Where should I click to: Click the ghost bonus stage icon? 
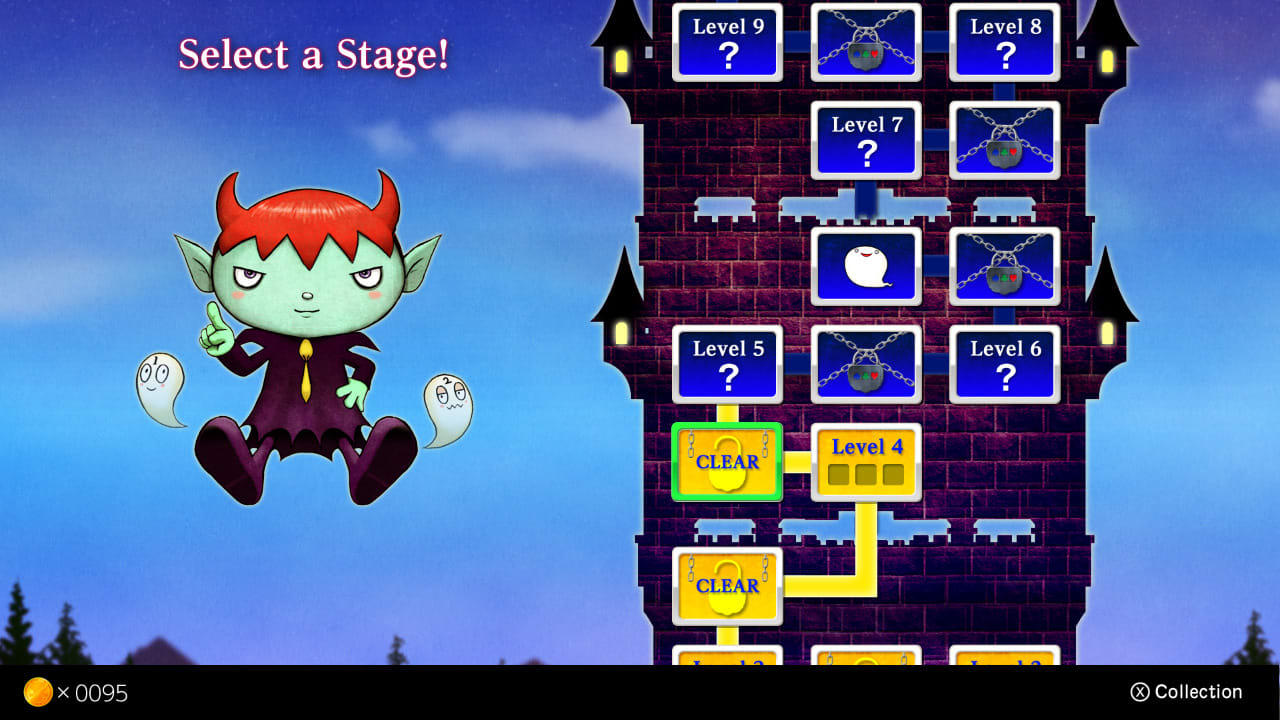pos(866,264)
